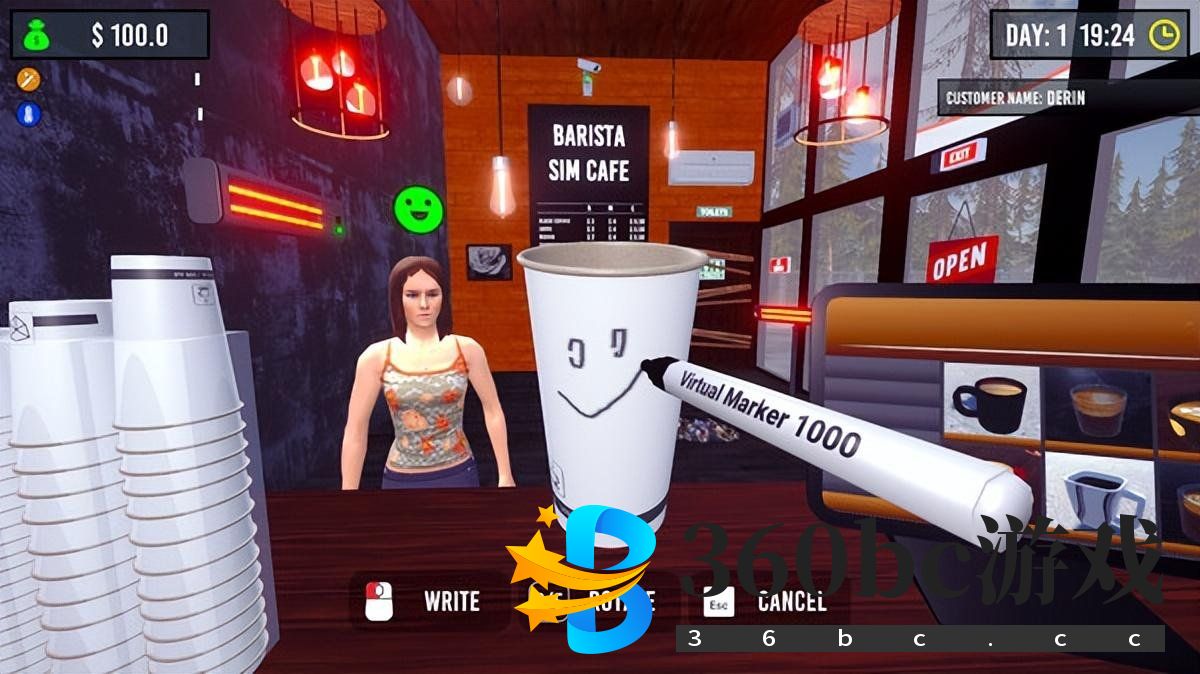The height and width of the screenshot is (674, 1200).
Task: Select the black mug coffee thumbnail
Action: pos(989,401)
